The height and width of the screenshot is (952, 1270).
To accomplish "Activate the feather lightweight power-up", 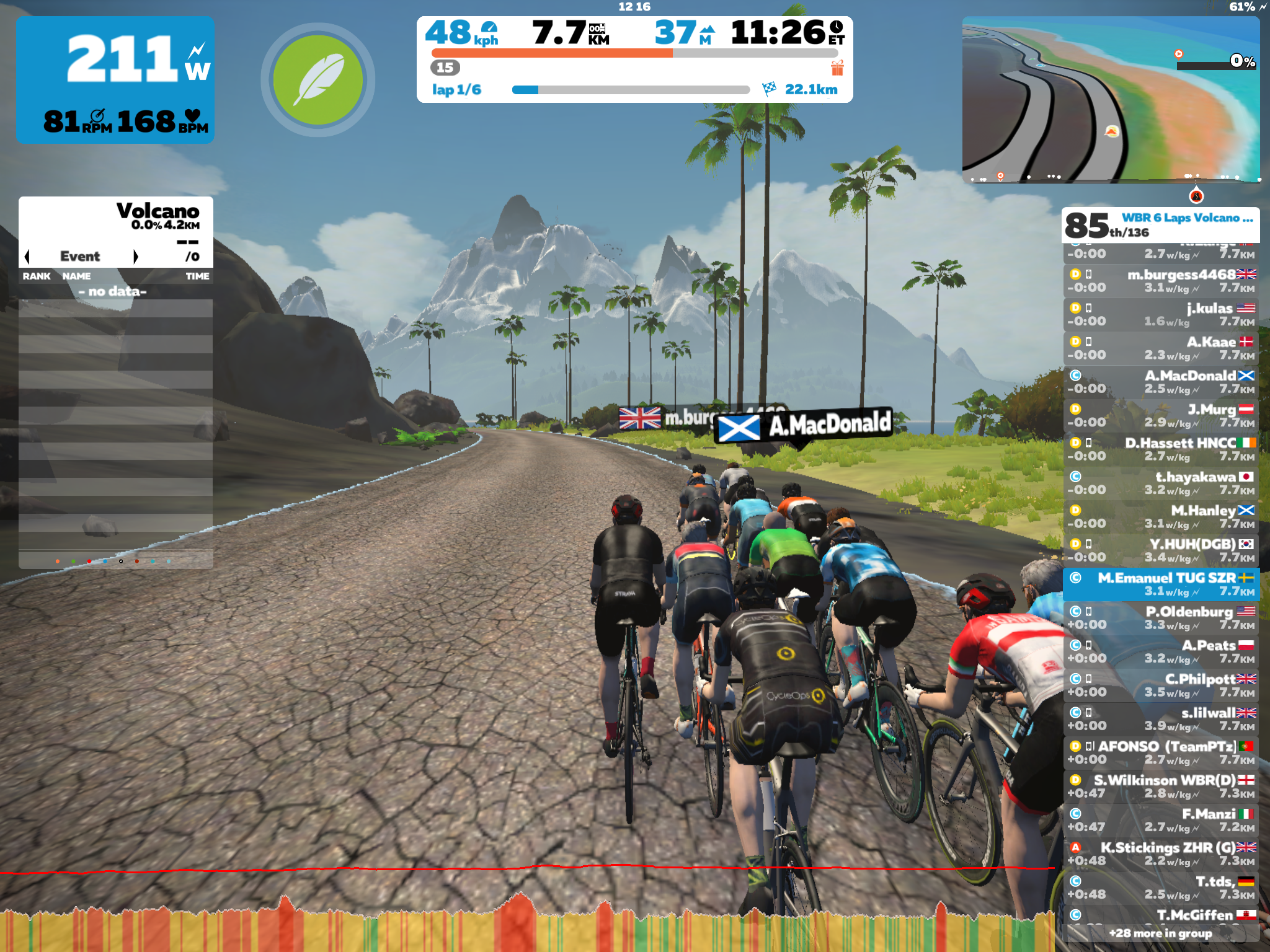I will [317, 79].
